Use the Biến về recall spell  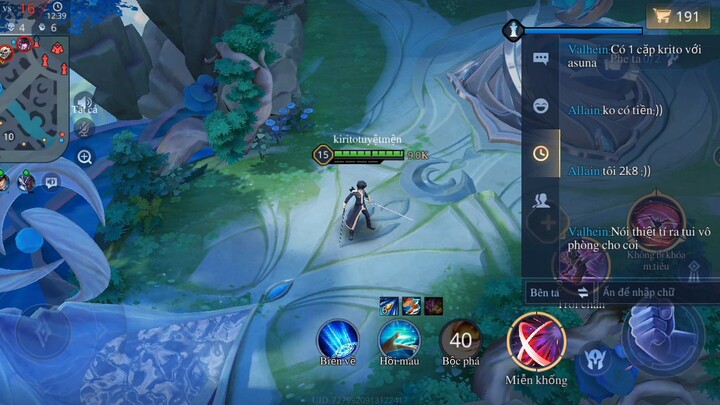click(338, 339)
